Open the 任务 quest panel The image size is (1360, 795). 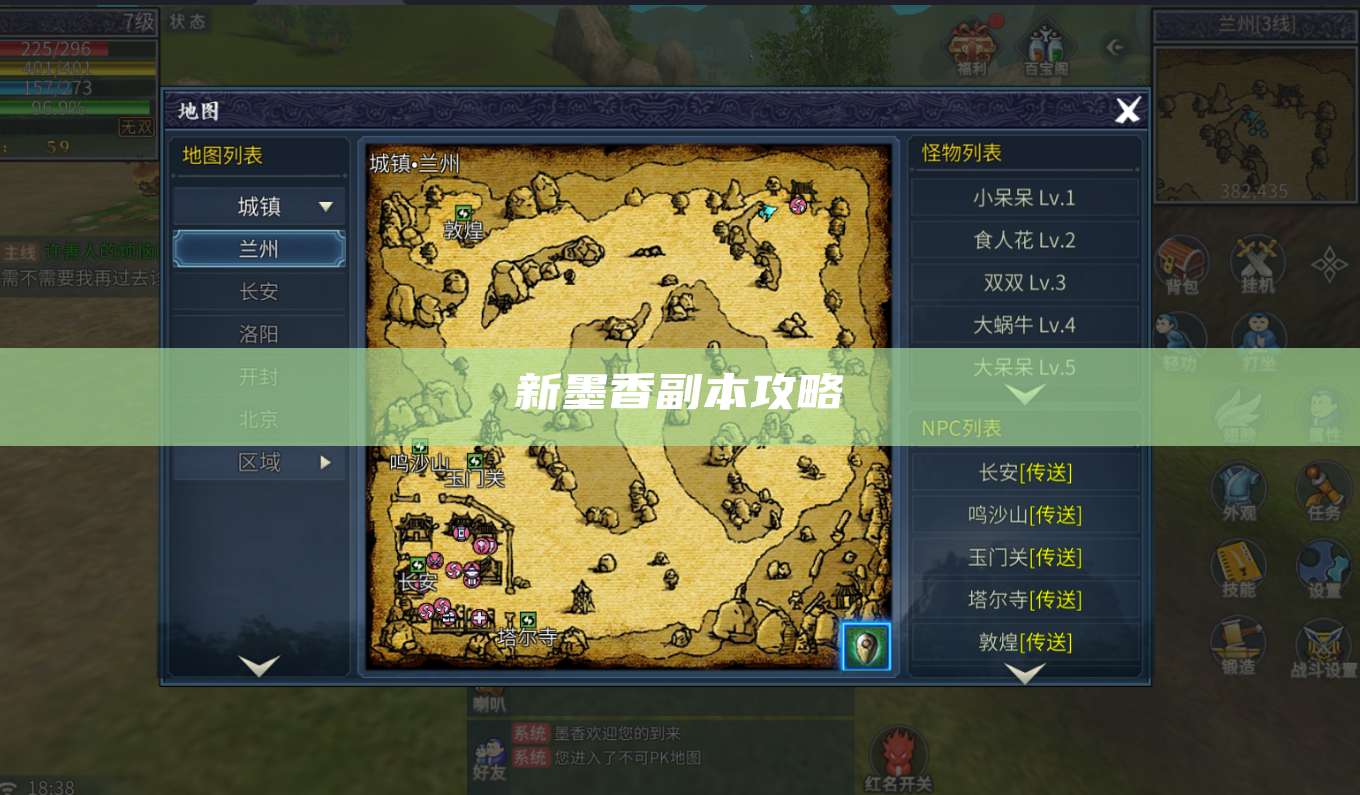[1322, 490]
